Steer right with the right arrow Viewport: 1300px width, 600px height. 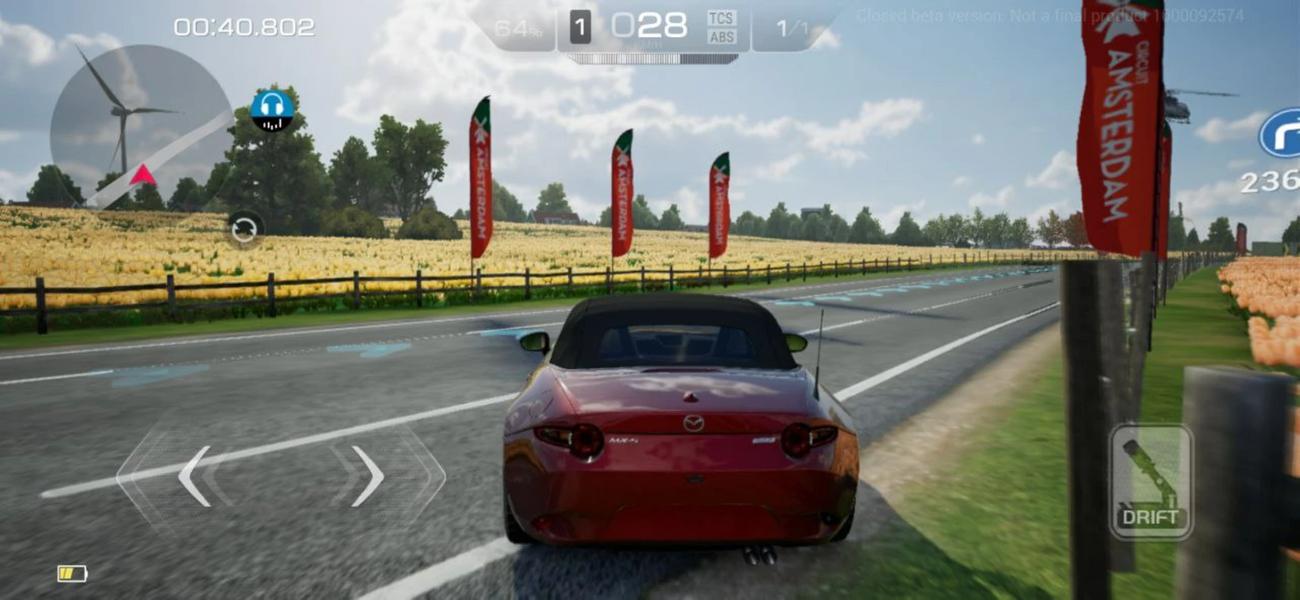pos(368,476)
